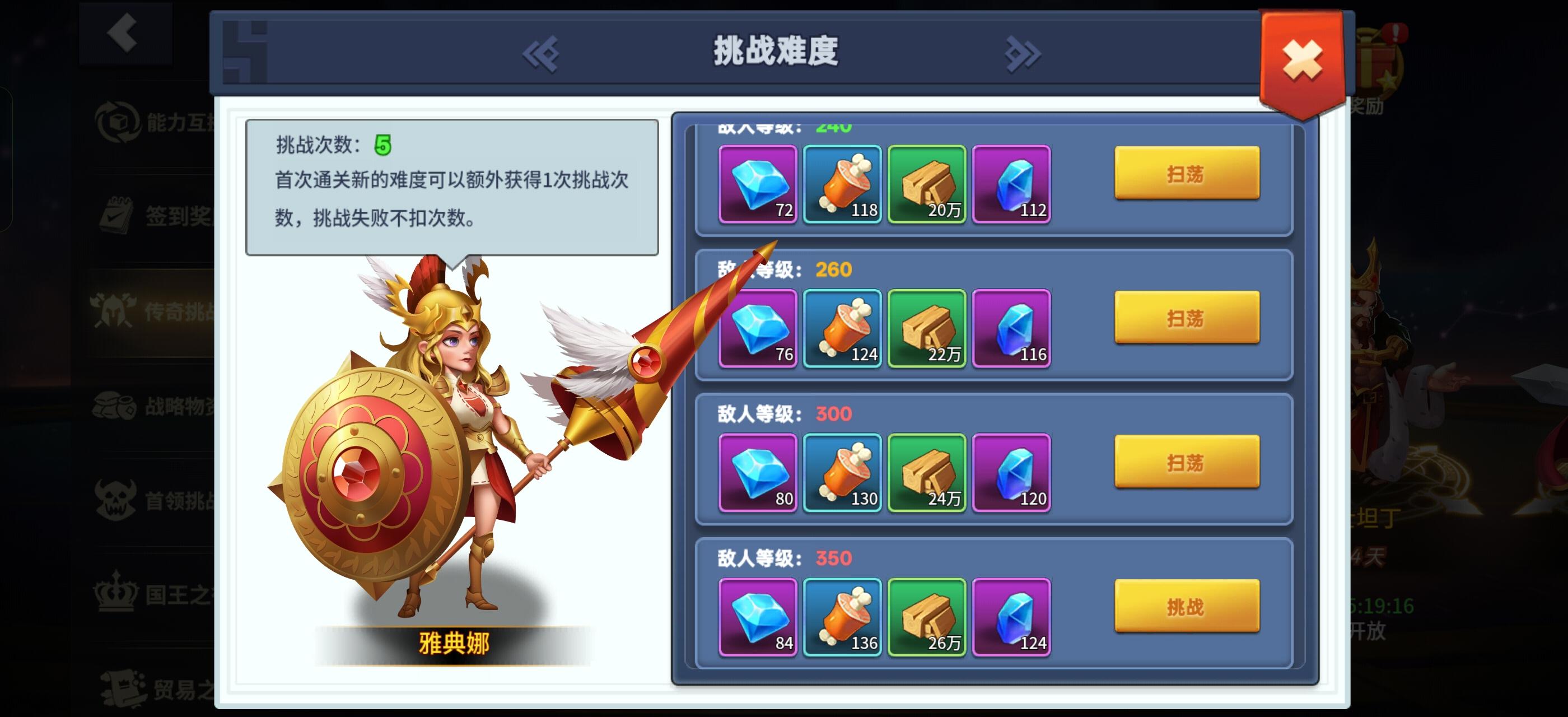Viewport: 1568px width, 717px height.
Task: Select the 能力互换 cube icon in sidebar
Action: click(x=119, y=123)
